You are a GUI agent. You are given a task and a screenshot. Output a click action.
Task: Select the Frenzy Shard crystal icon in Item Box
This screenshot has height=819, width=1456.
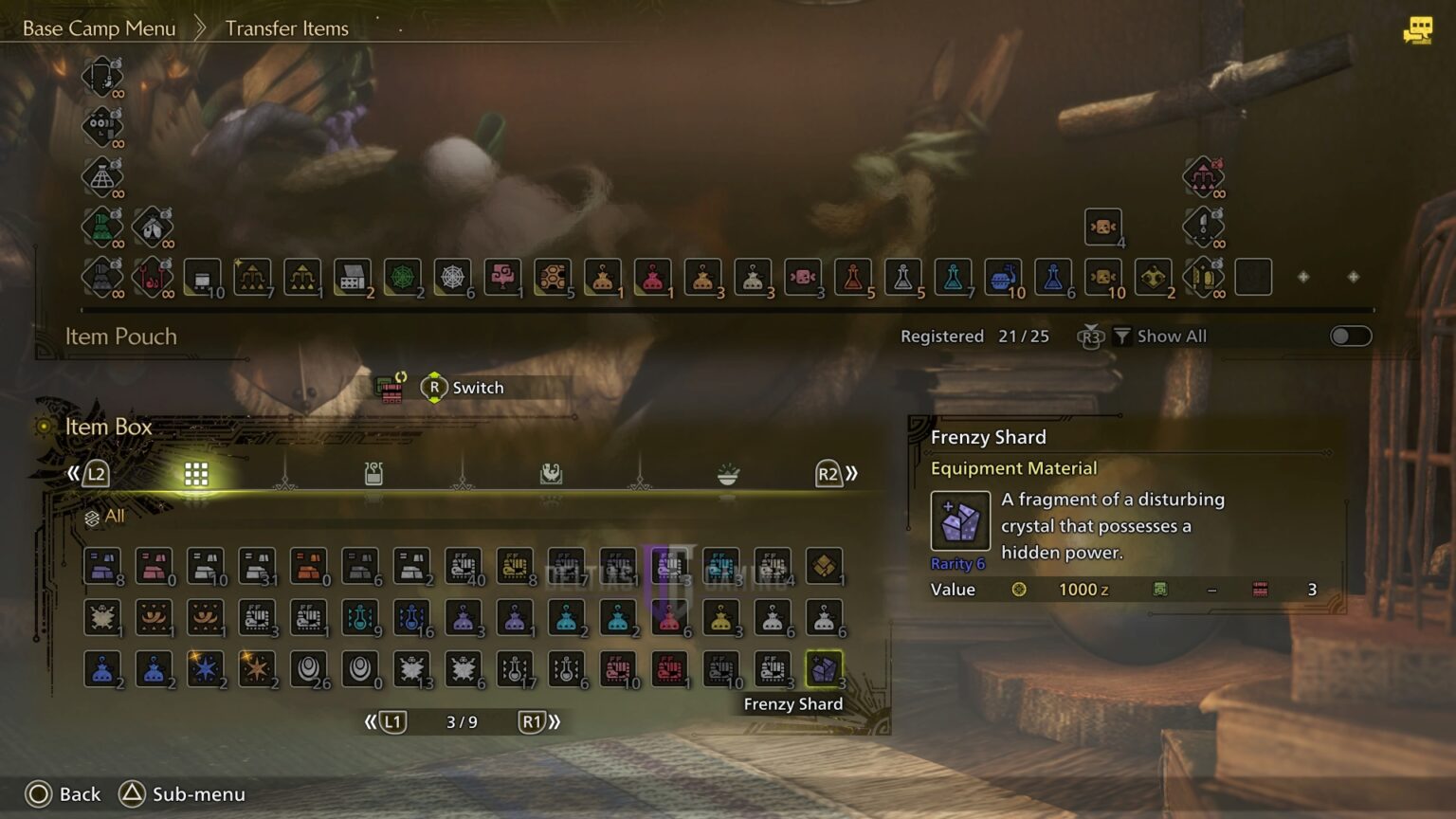(824, 668)
